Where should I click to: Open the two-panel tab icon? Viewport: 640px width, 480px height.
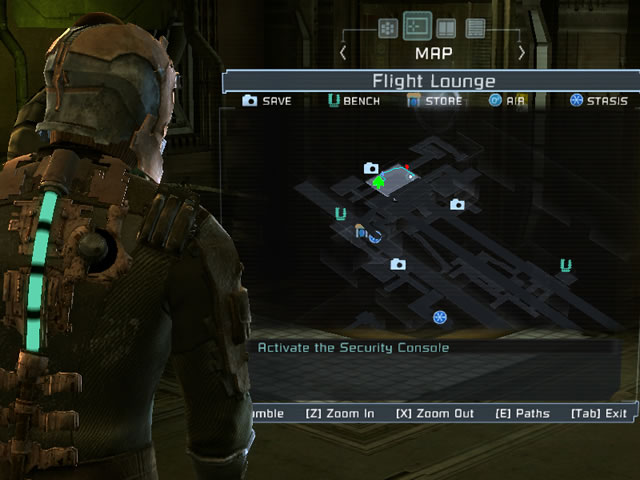point(446,28)
